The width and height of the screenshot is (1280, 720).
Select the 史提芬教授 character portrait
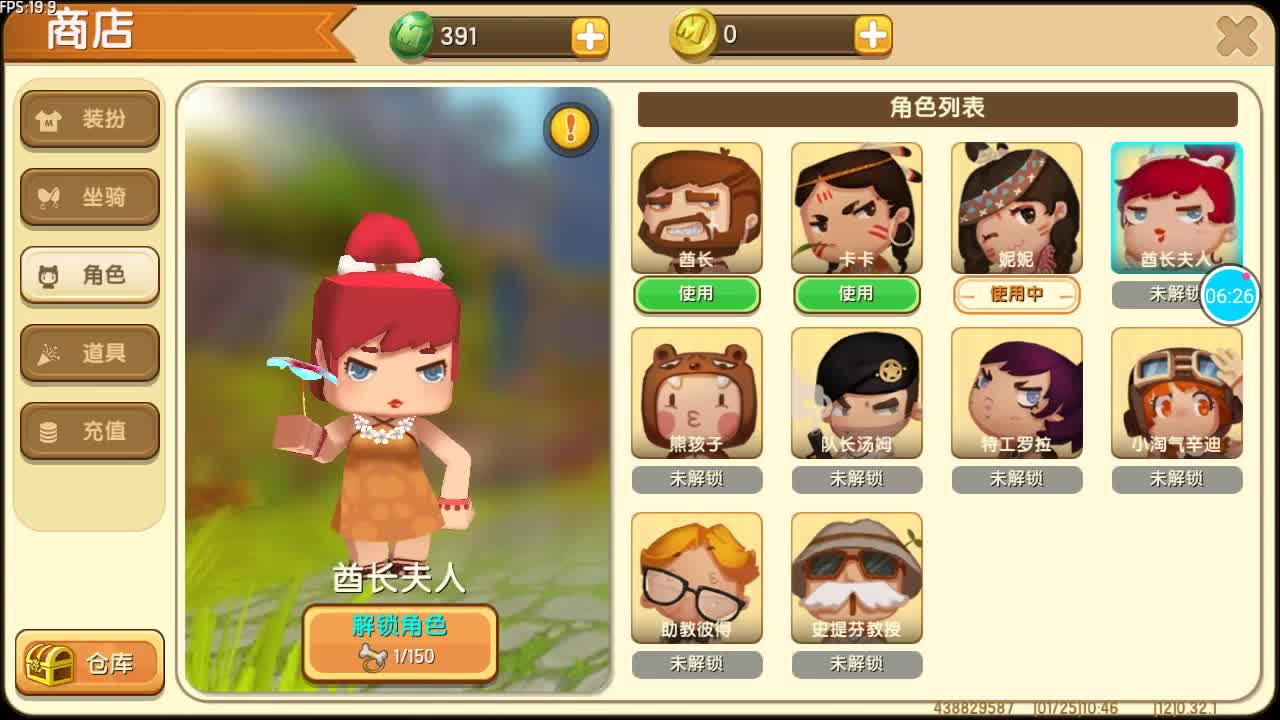pyautogui.click(x=857, y=575)
